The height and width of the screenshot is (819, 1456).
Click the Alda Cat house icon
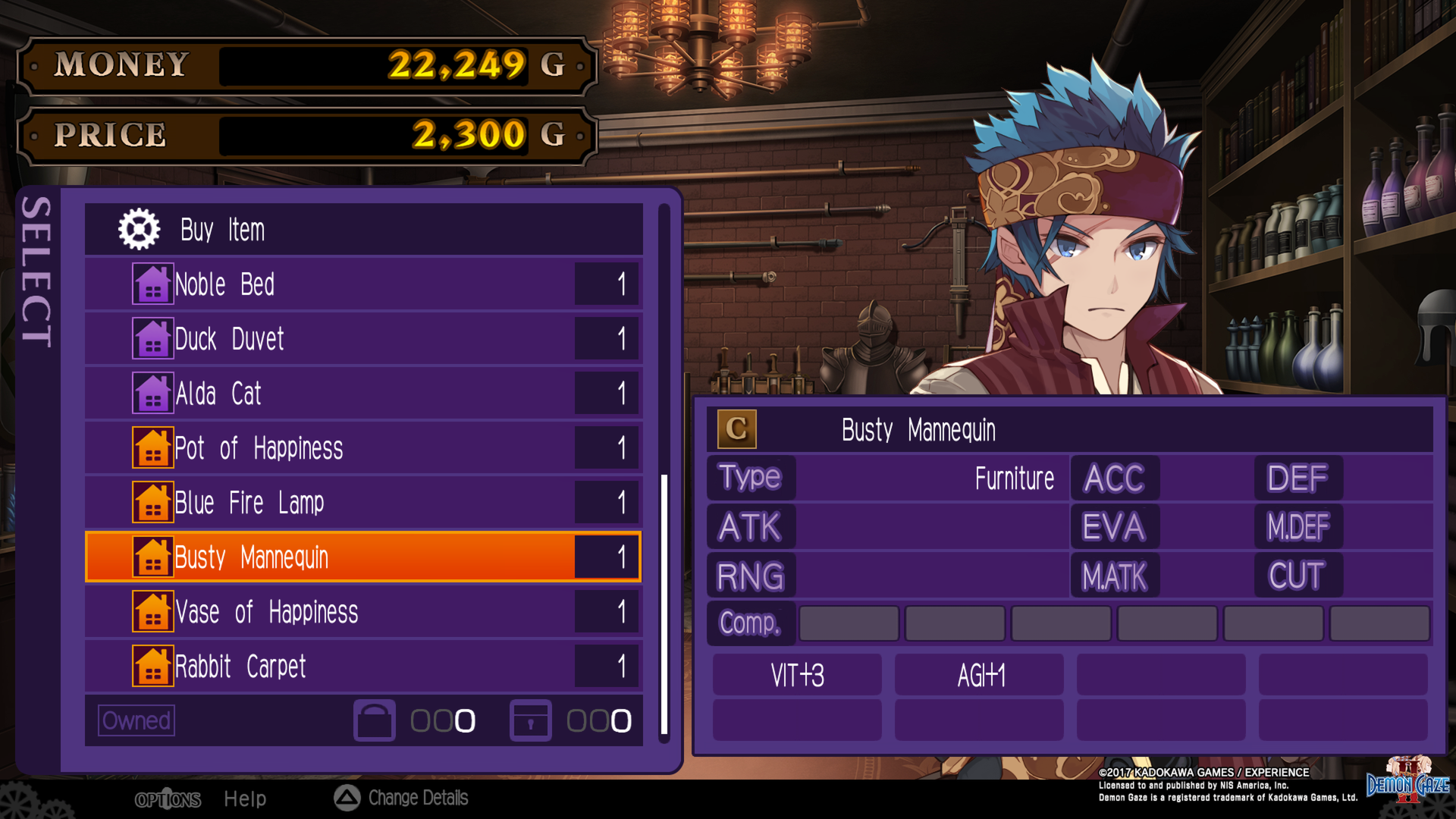click(x=153, y=393)
